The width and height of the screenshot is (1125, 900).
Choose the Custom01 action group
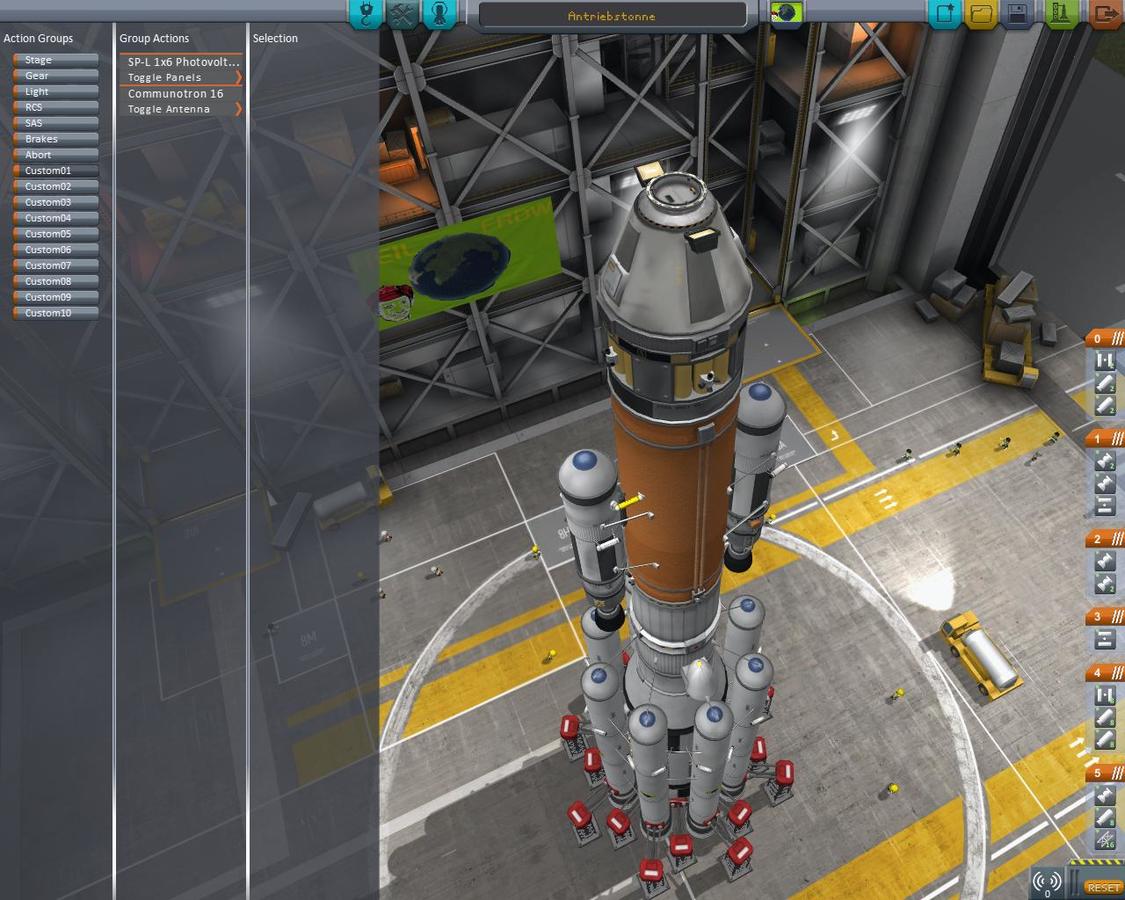(x=55, y=171)
